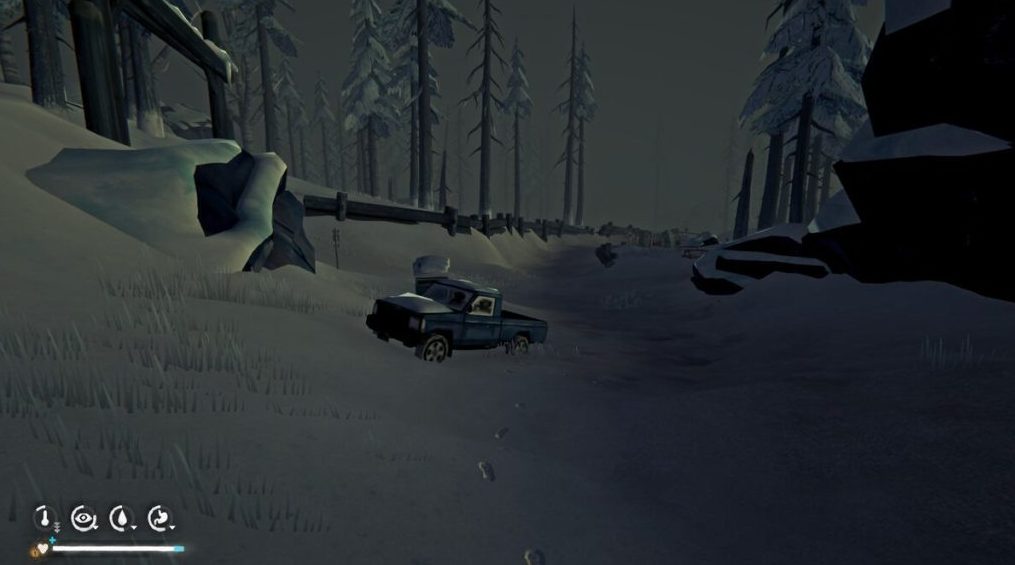The height and width of the screenshot is (565, 1015).
Task: Click the thermometer warmth status icon
Action: point(44,518)
